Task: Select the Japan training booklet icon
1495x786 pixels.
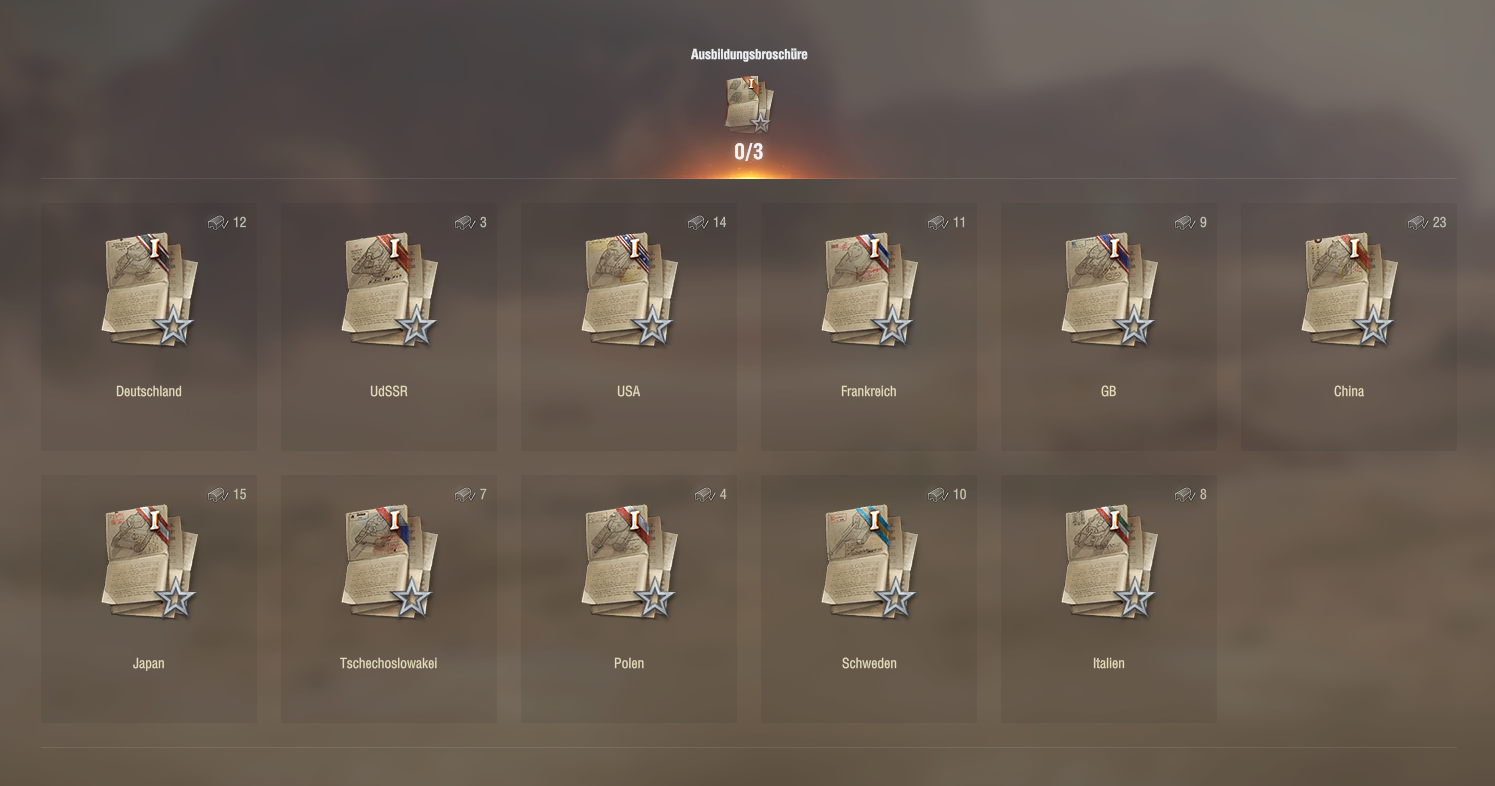Action: click(149, 560)
